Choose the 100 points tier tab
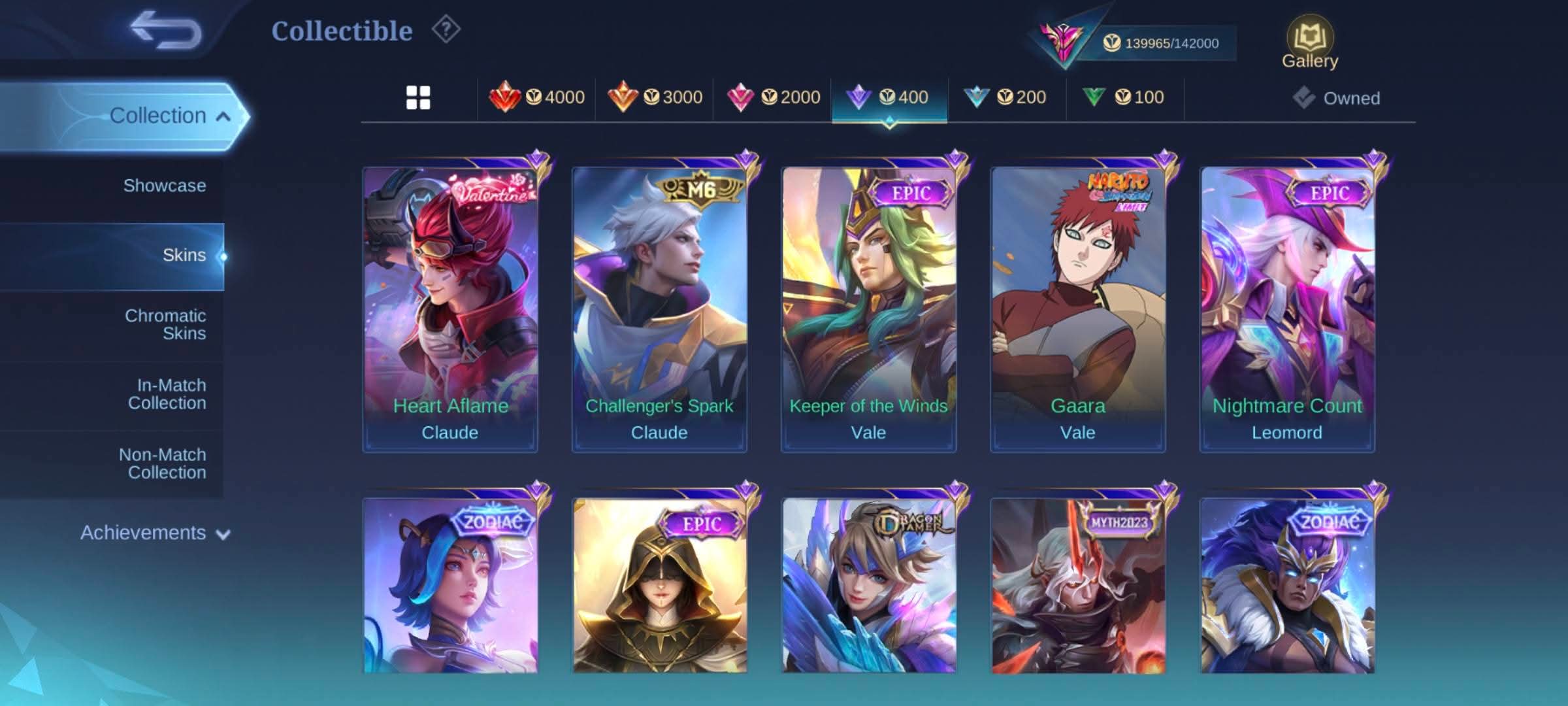 (1124, 98)
